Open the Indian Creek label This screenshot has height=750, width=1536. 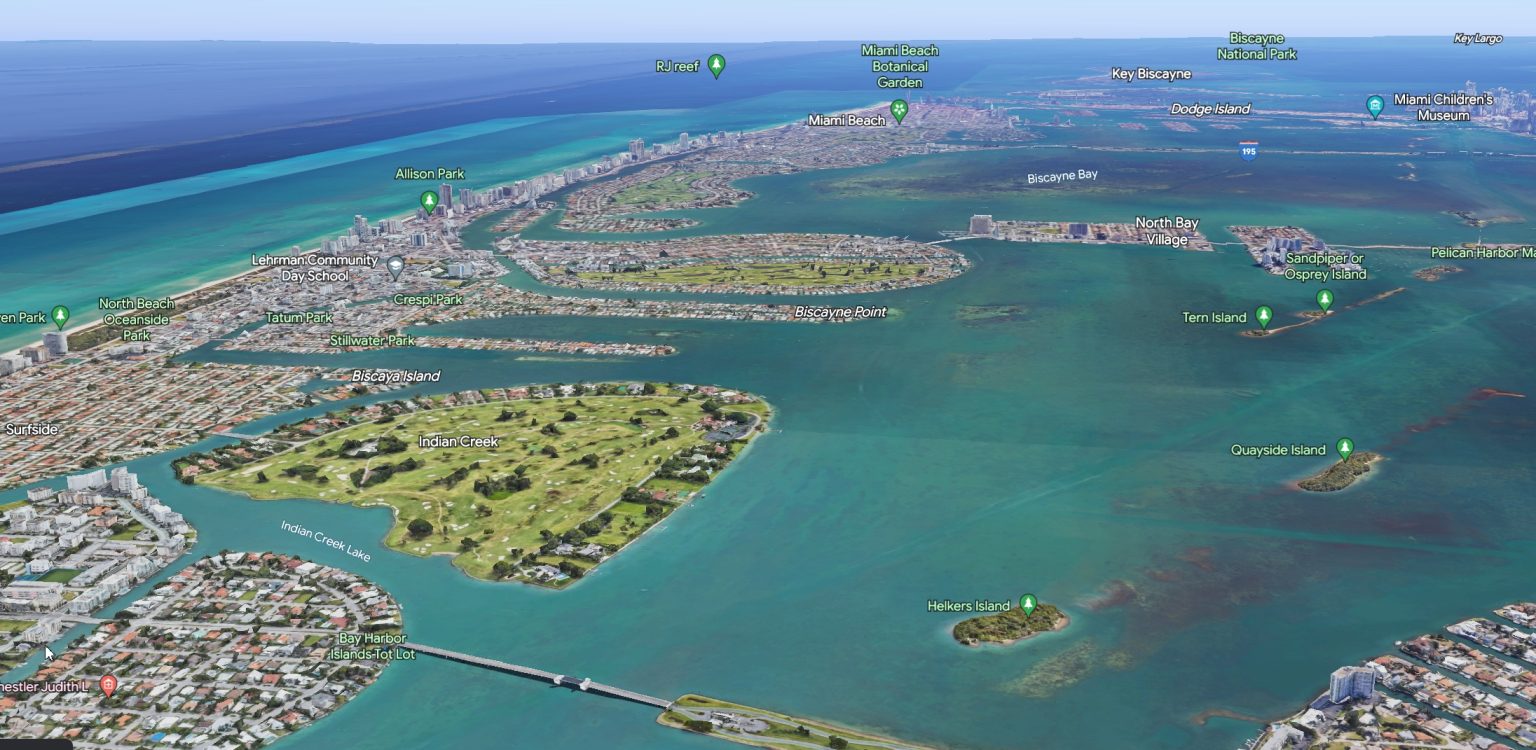[x=461, y=441]
